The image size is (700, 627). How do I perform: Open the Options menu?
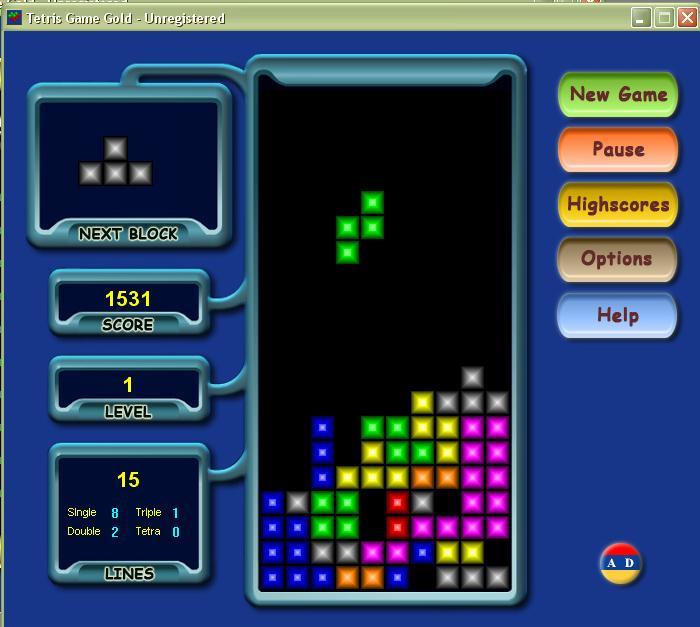coord(616,259)
